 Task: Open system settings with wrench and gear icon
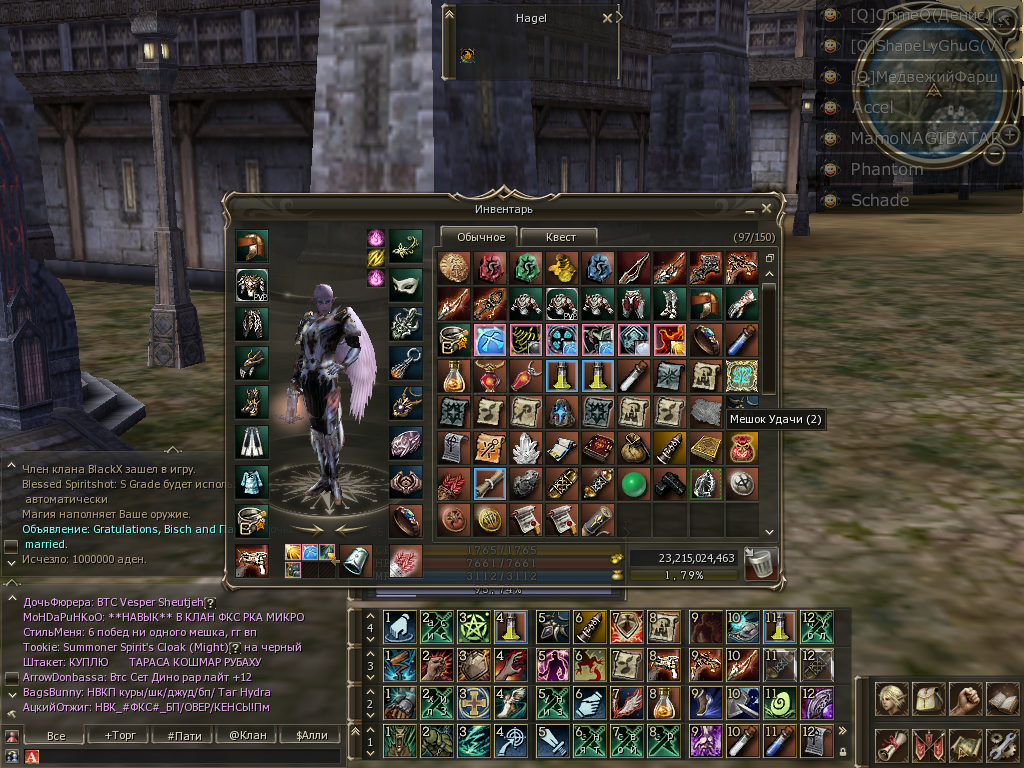pyautogui.click(x=1001, y=745)
